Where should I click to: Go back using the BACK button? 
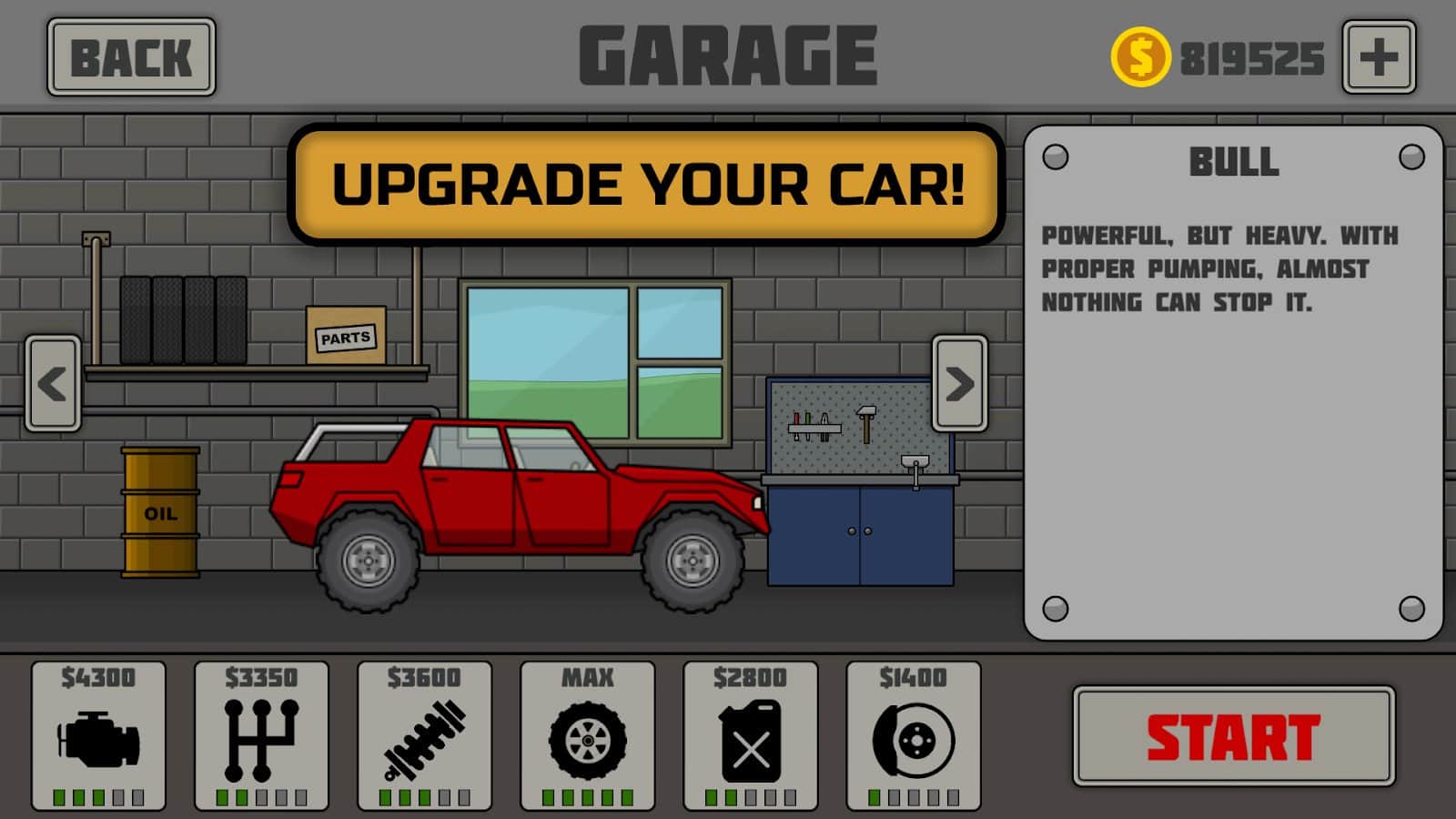[131, 57]
